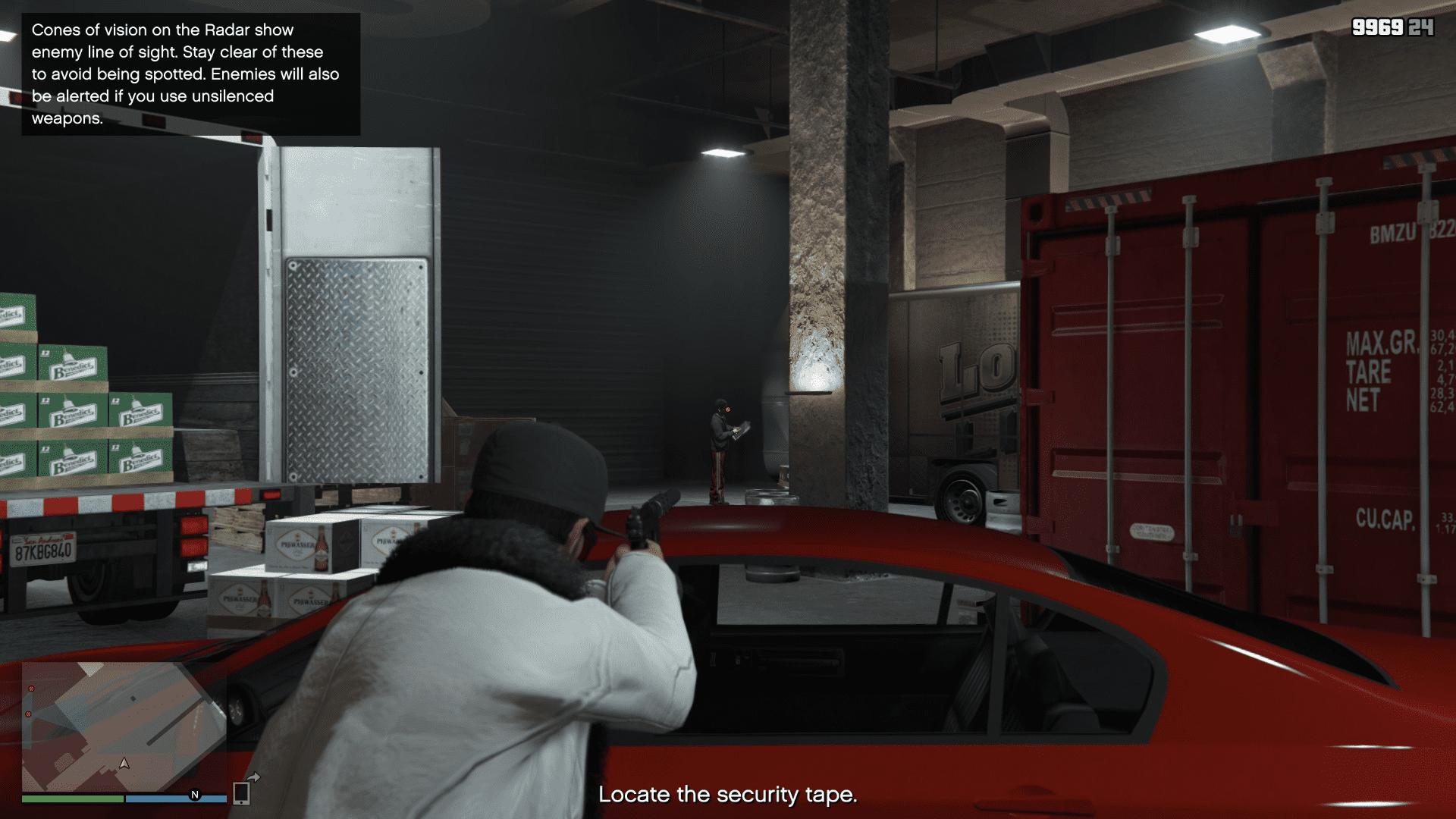Click the N north indicator on the minimap
Screen dimensions: 1456x819
[195, 794]
